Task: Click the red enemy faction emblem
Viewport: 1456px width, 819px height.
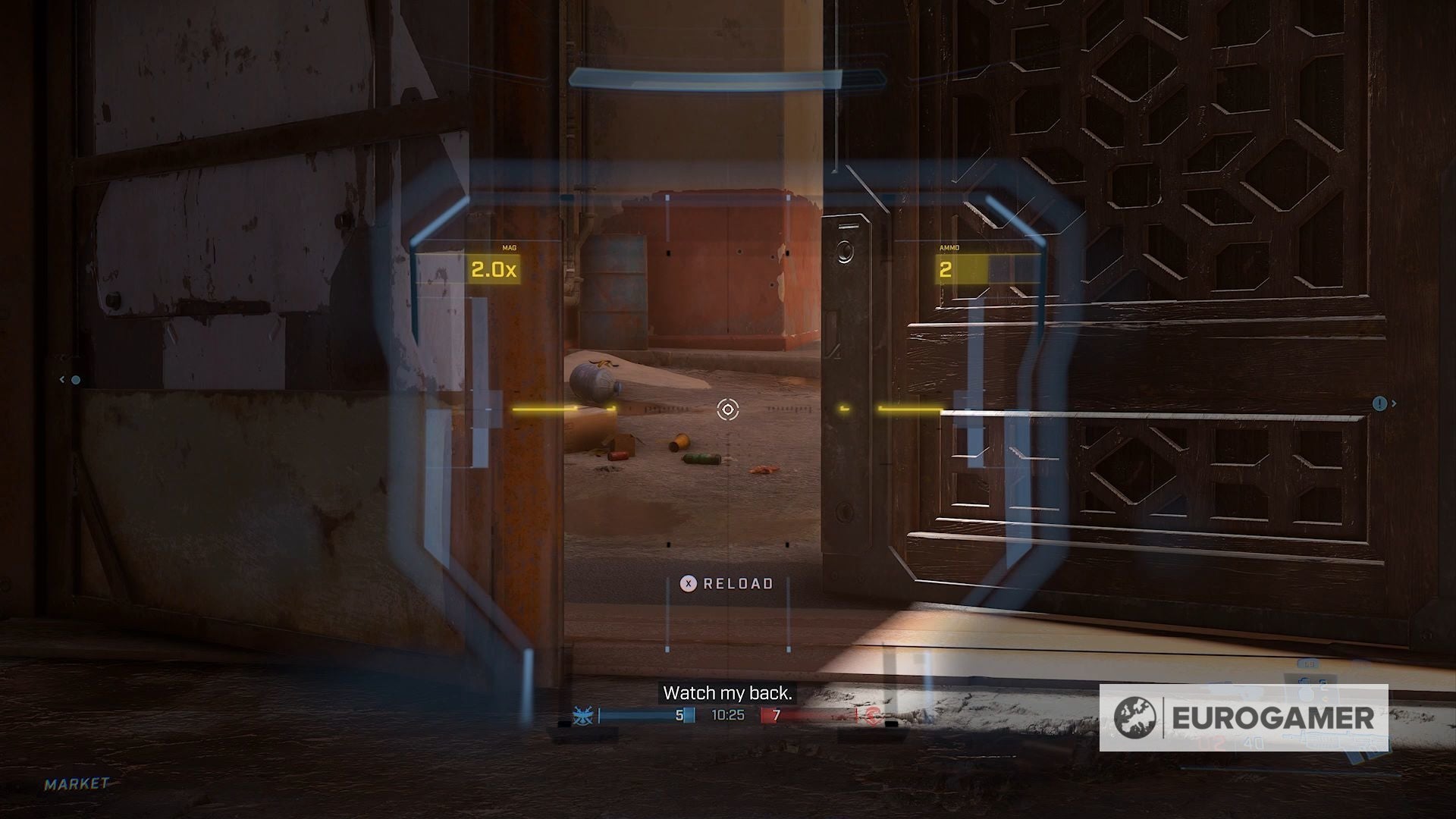Action: (x=872, y=717)
